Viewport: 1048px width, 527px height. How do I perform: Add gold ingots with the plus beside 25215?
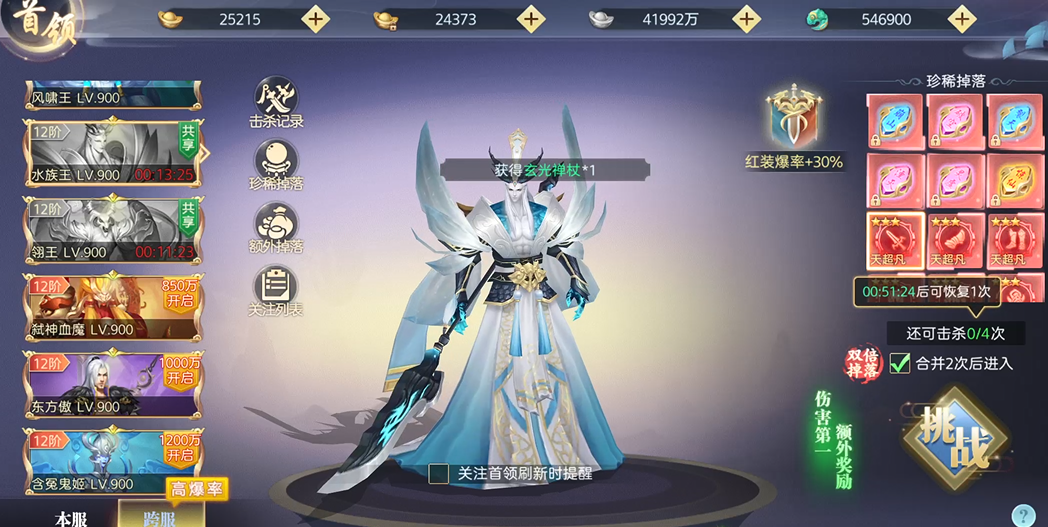coord(315,19)
